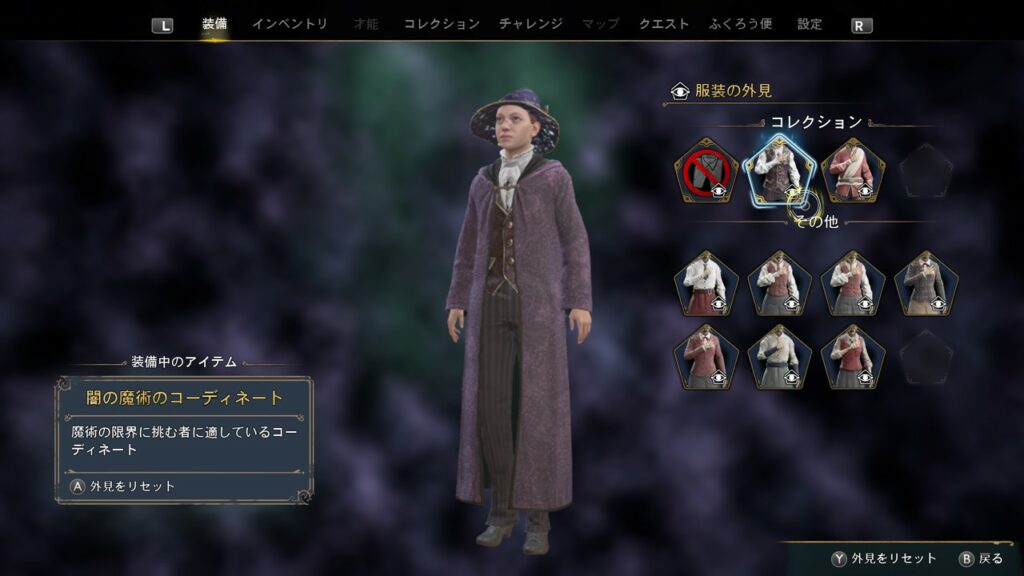Select the white shirt and red skirt outfit
The image size is (1024, 576).
[706, 284]
